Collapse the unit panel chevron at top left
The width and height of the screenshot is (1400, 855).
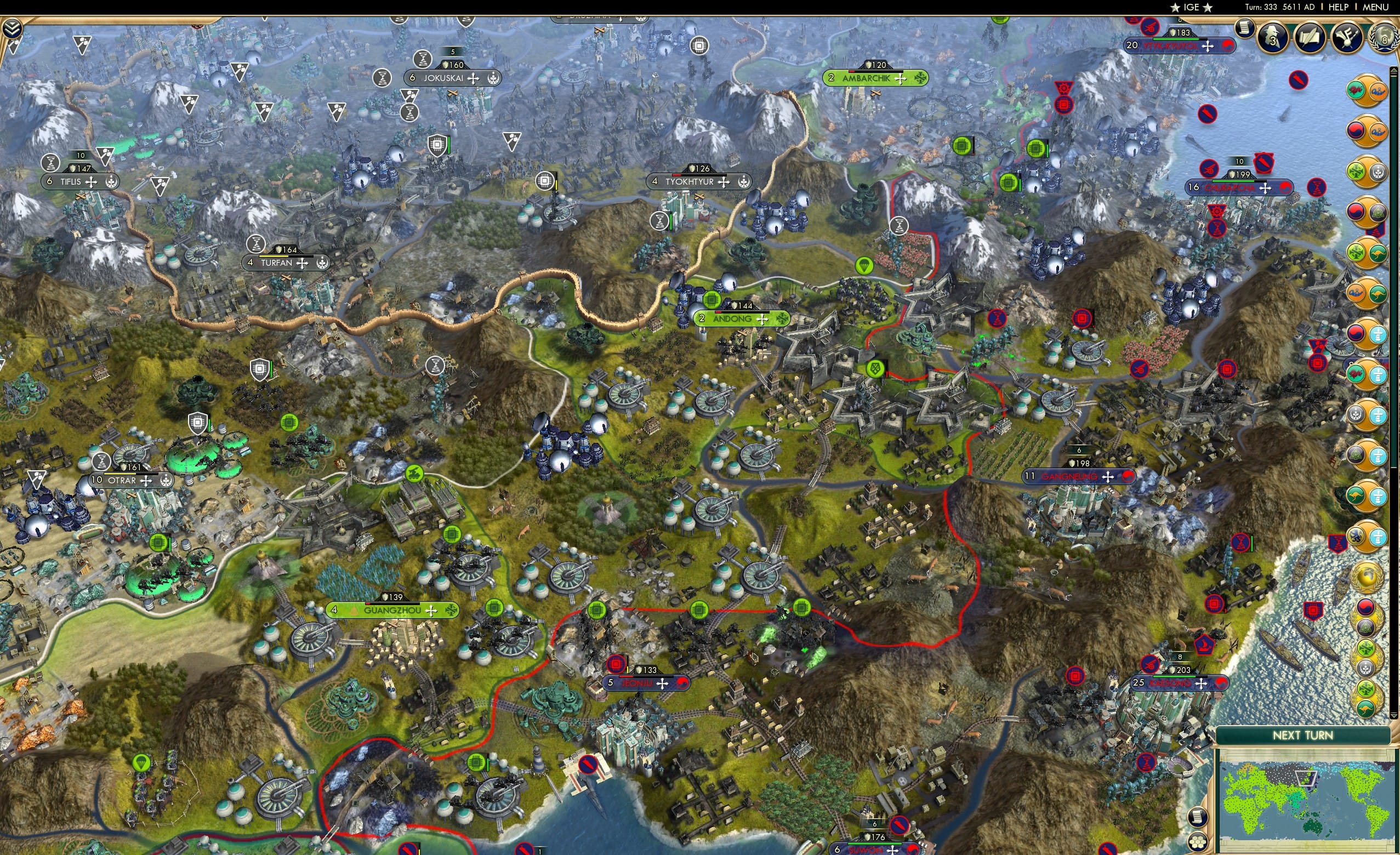pos(12,27)
